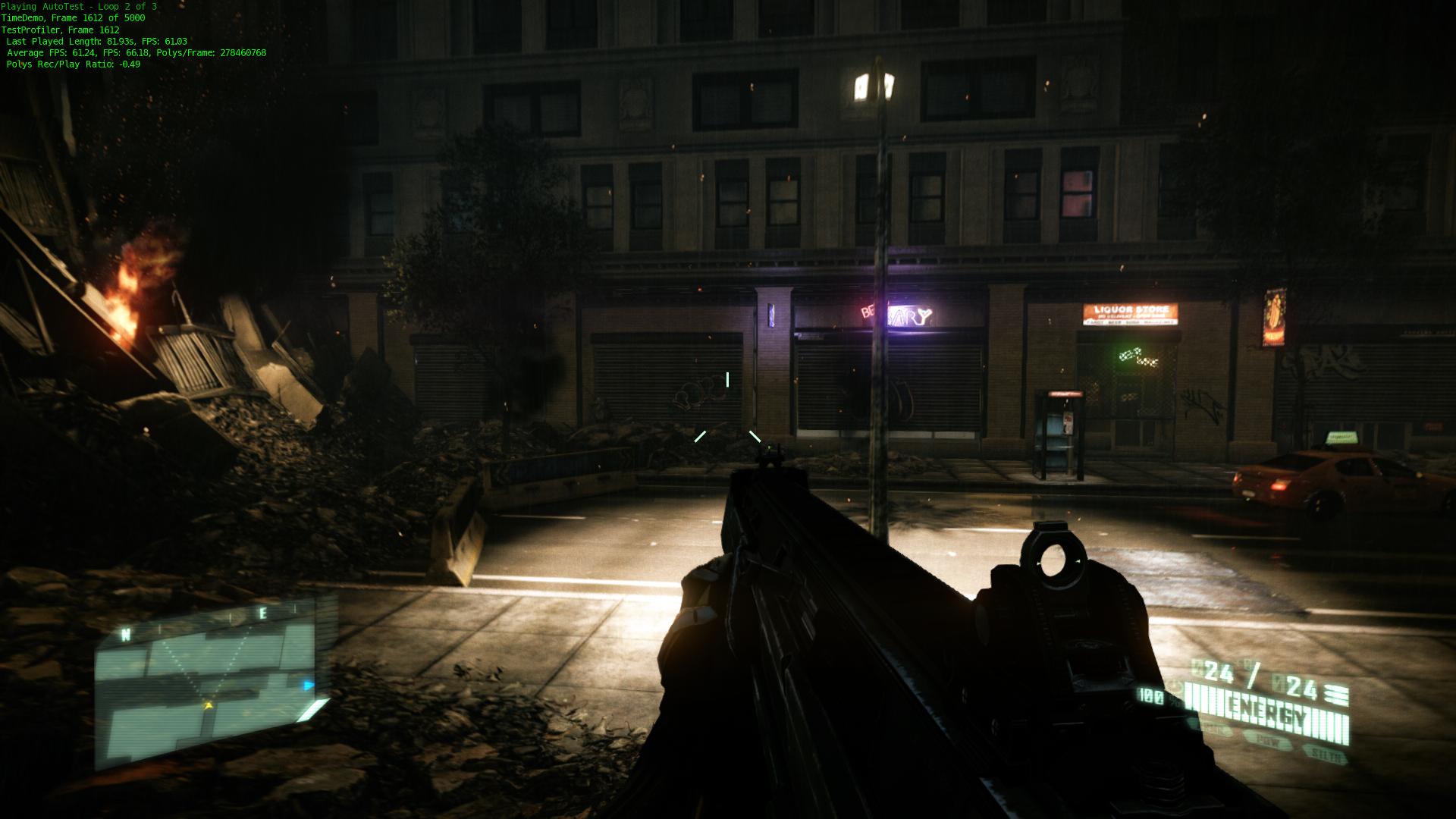Select the blue objective marker on minimap
1456x819 pixels.
click(x=309, y=686)
